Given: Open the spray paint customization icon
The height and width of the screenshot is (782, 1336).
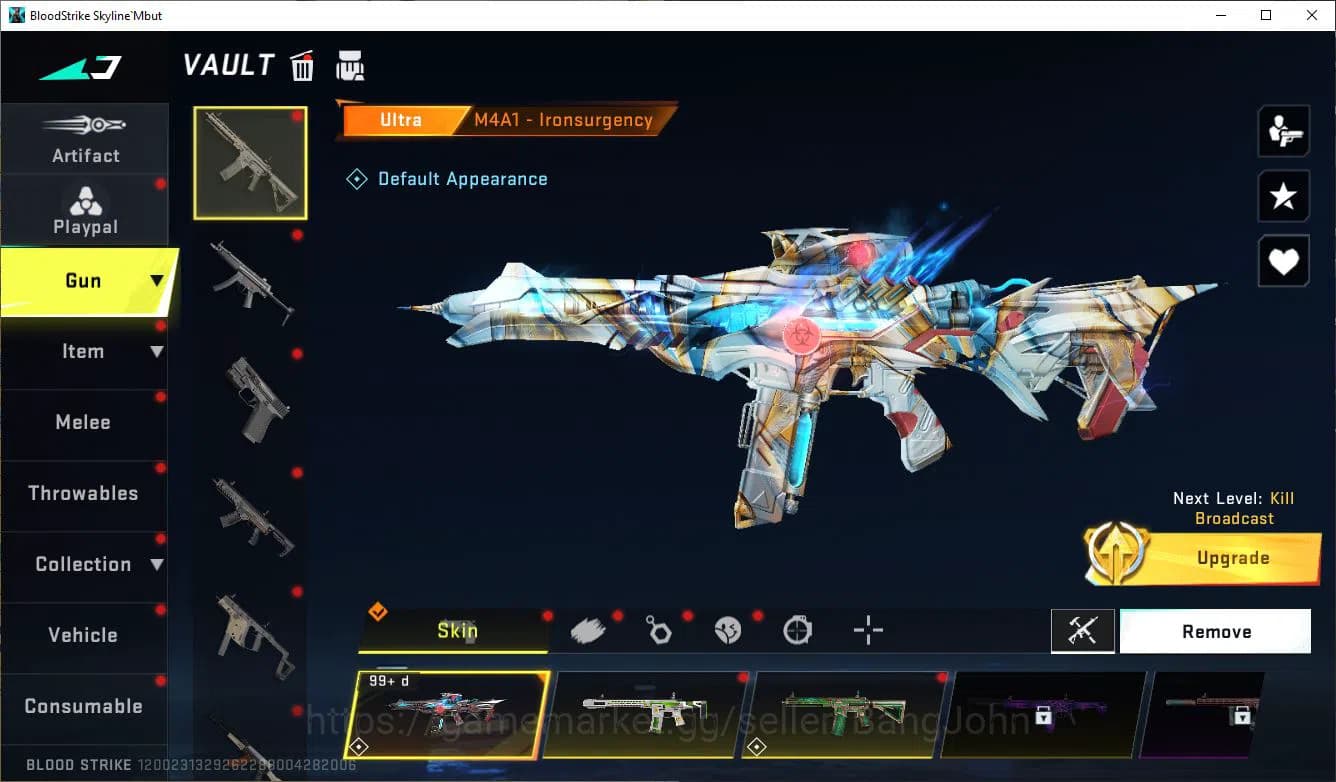Looking at the screenshot, I should pyautogui.click(x=588, y=629).
